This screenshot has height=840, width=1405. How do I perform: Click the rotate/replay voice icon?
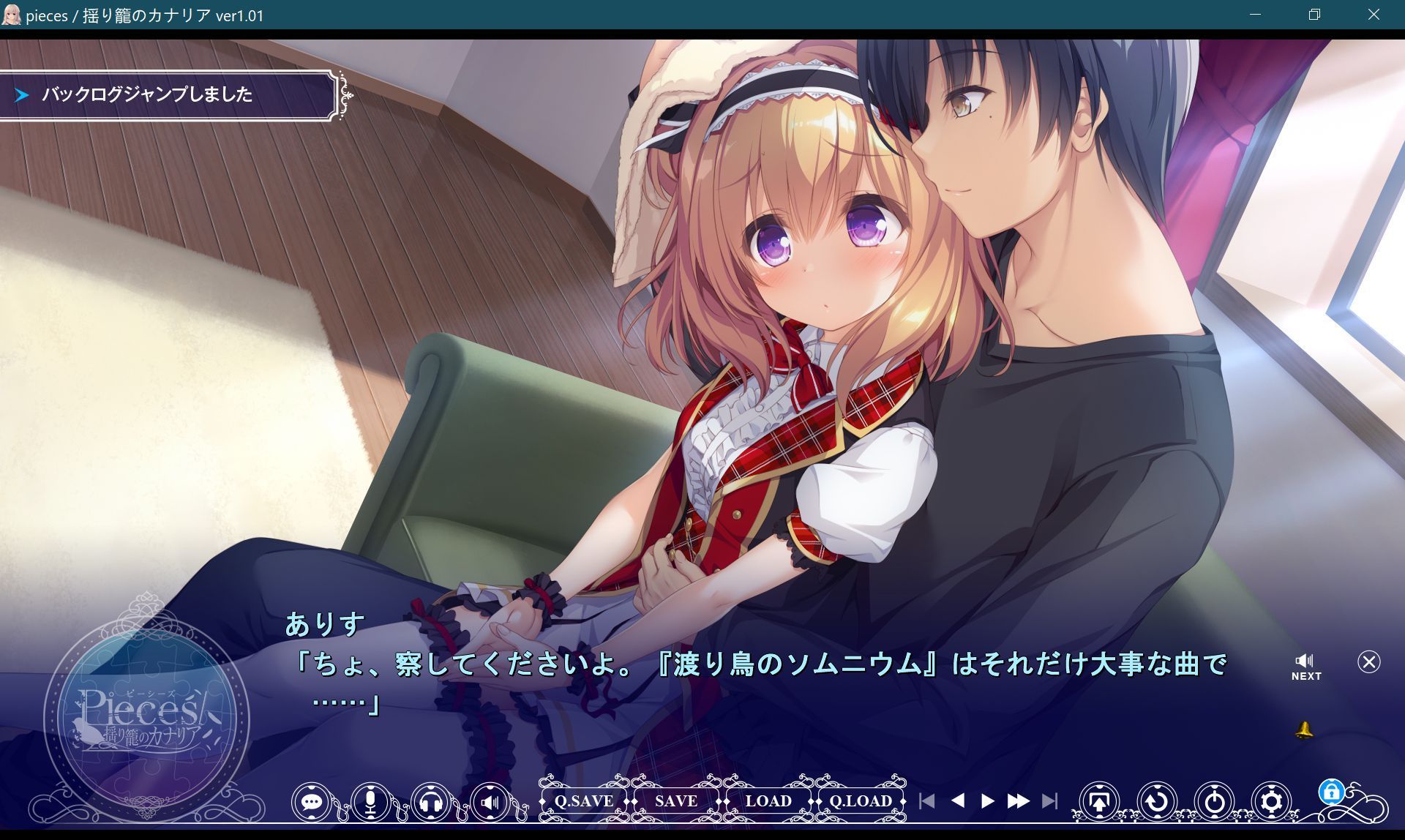[1155, 801]
